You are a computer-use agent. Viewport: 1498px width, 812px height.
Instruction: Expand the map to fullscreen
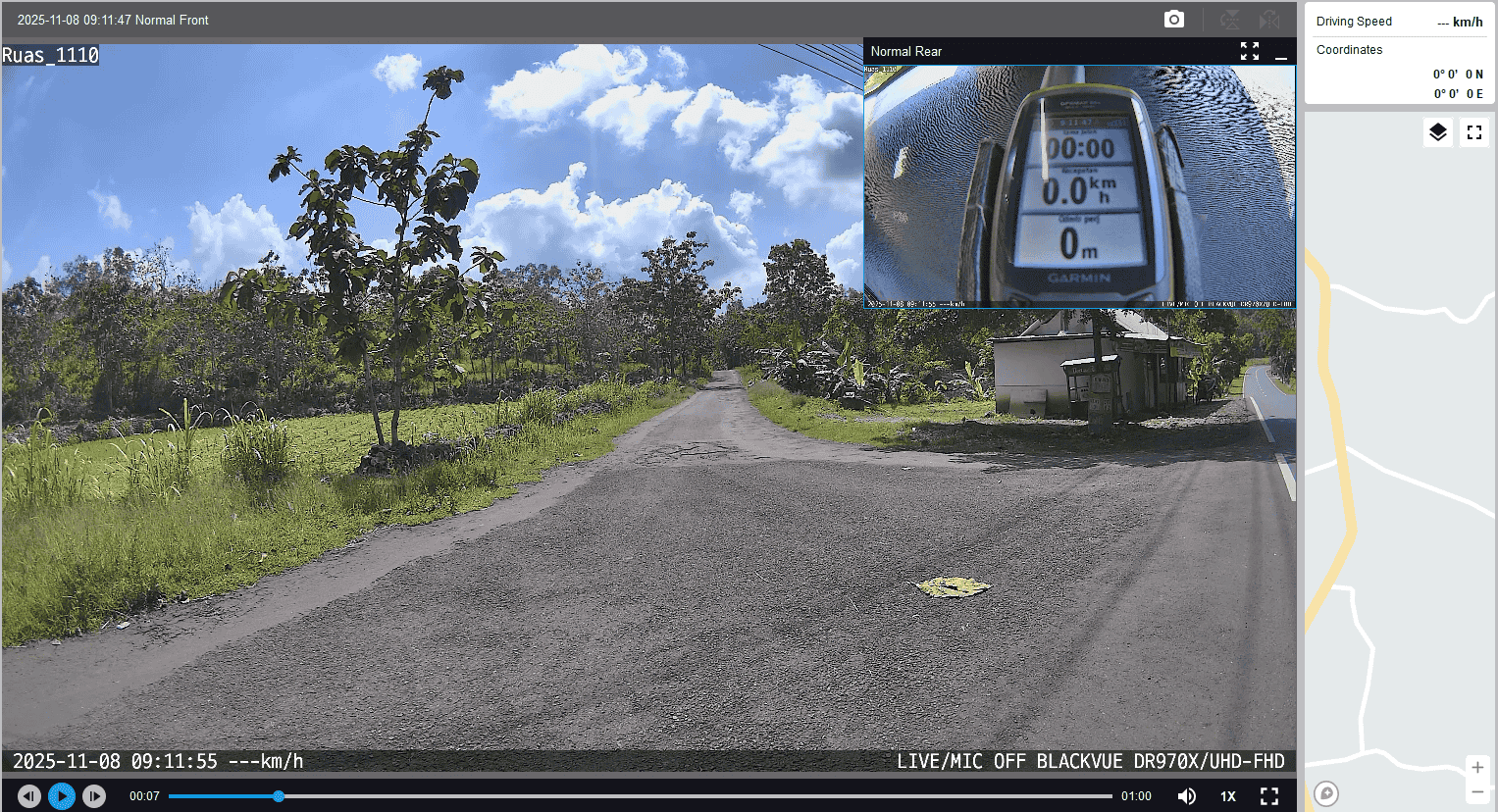1473,132
